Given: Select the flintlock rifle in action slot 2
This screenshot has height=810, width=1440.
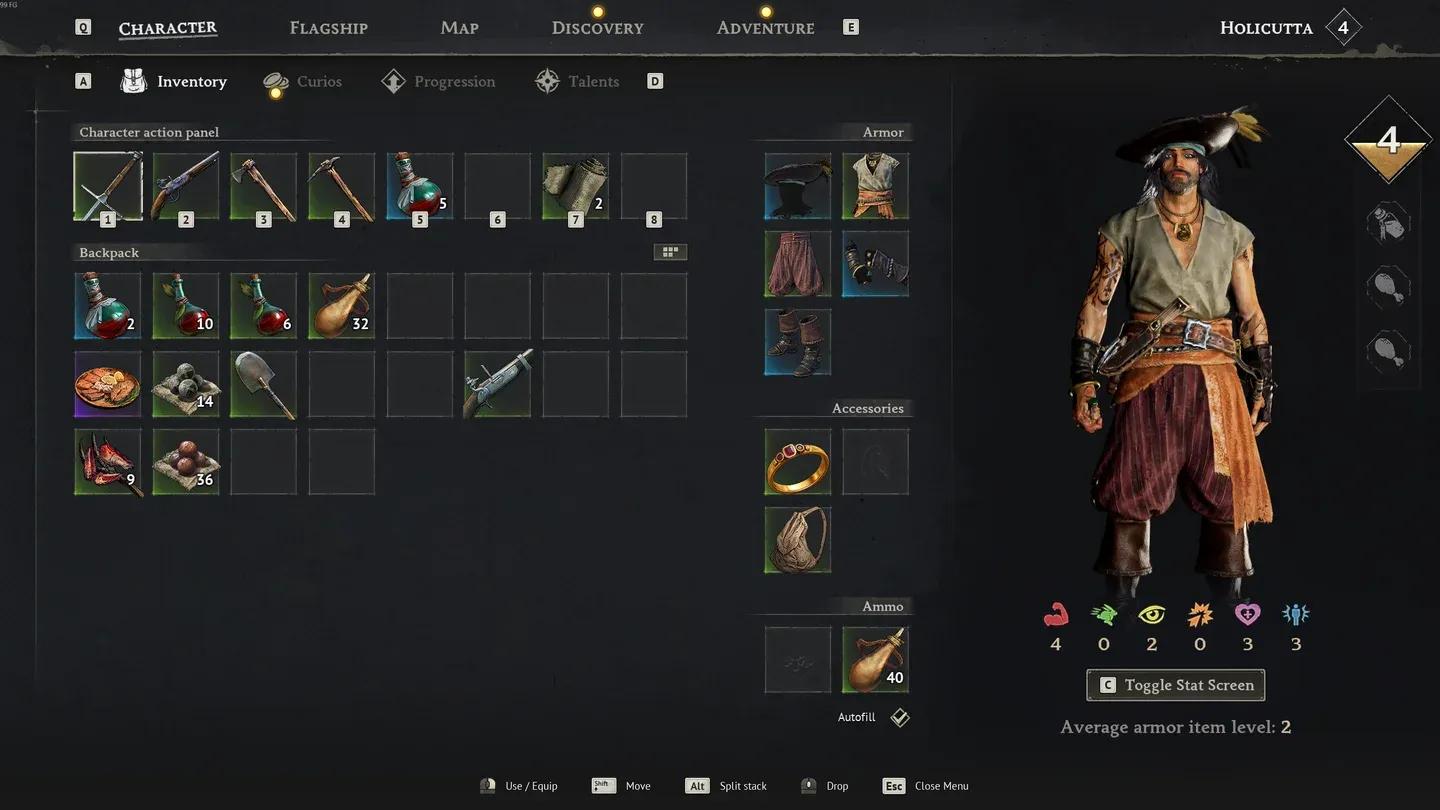Looking at the screenshot, I should tap(186, 186).
